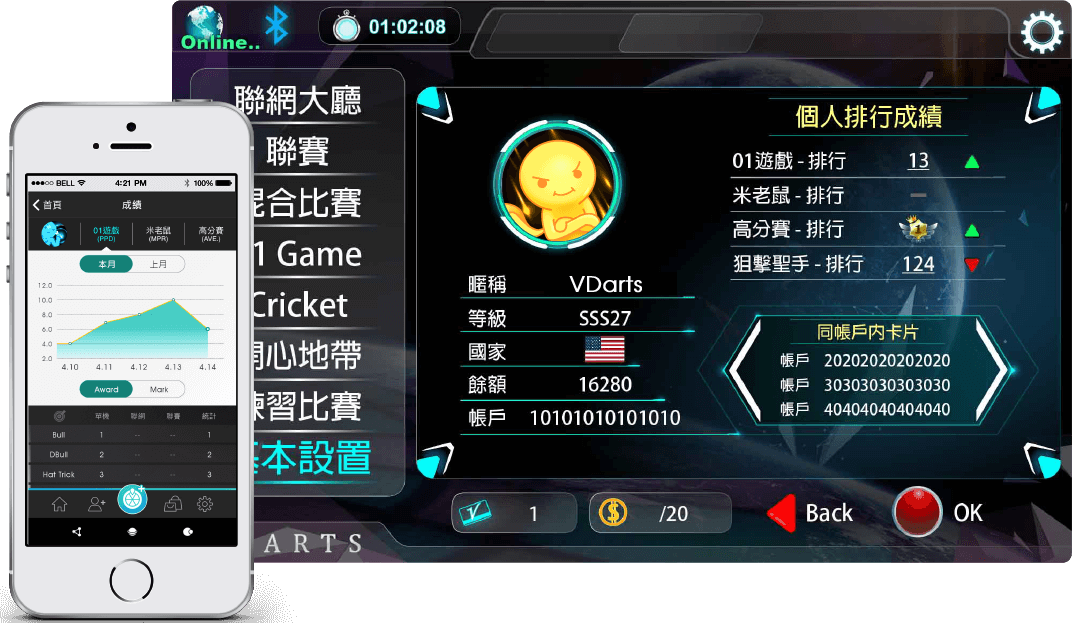Click the Bluetooth icon
This screenshot has width=1072, height=623.
pos(275,27)
